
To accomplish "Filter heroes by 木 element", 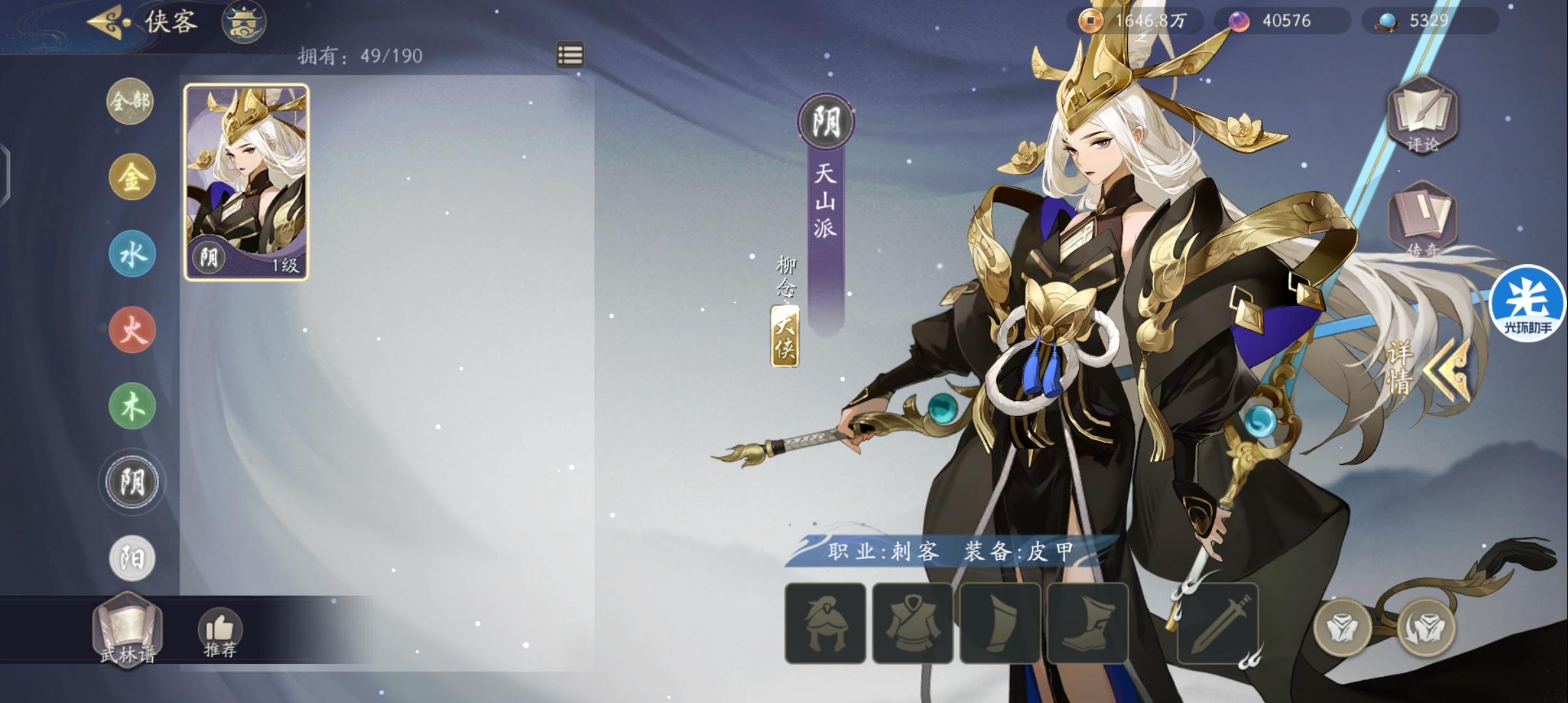I will pyautogui.click(x=132, y=406).
